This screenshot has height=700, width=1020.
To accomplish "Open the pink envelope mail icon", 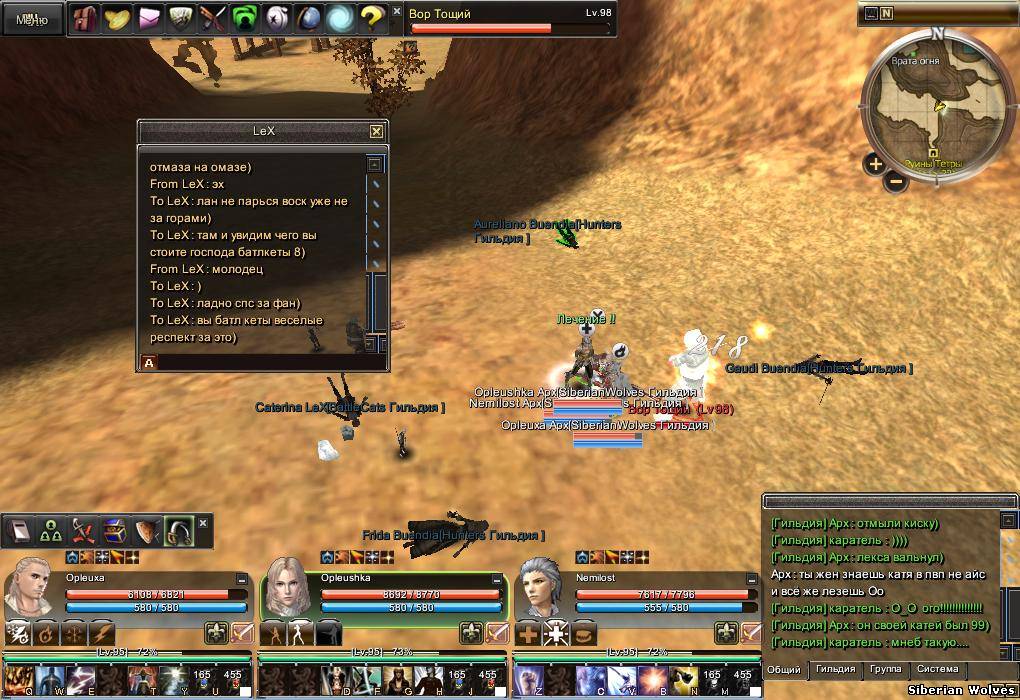I will 149,18.
